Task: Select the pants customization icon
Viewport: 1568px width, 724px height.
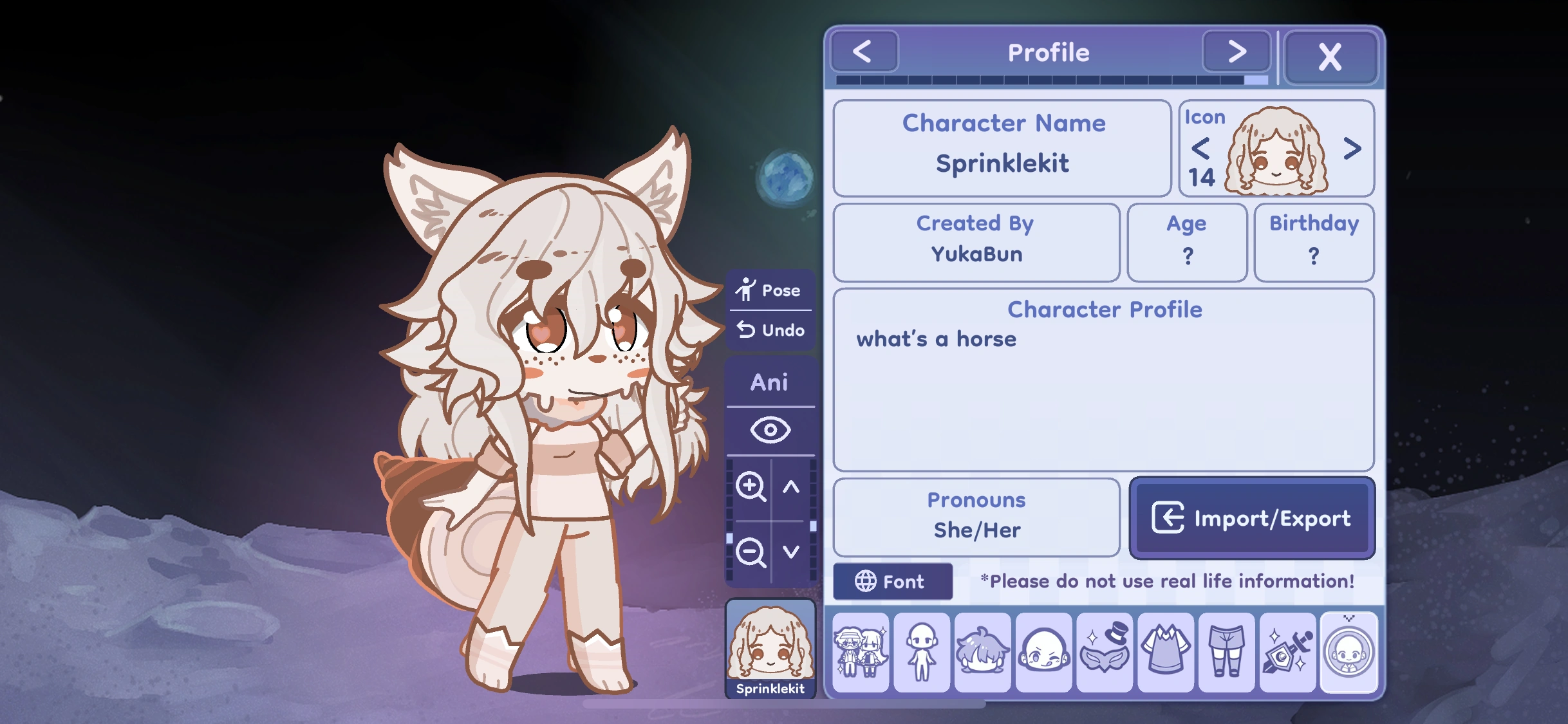Action: click(x=1227, y=653)
